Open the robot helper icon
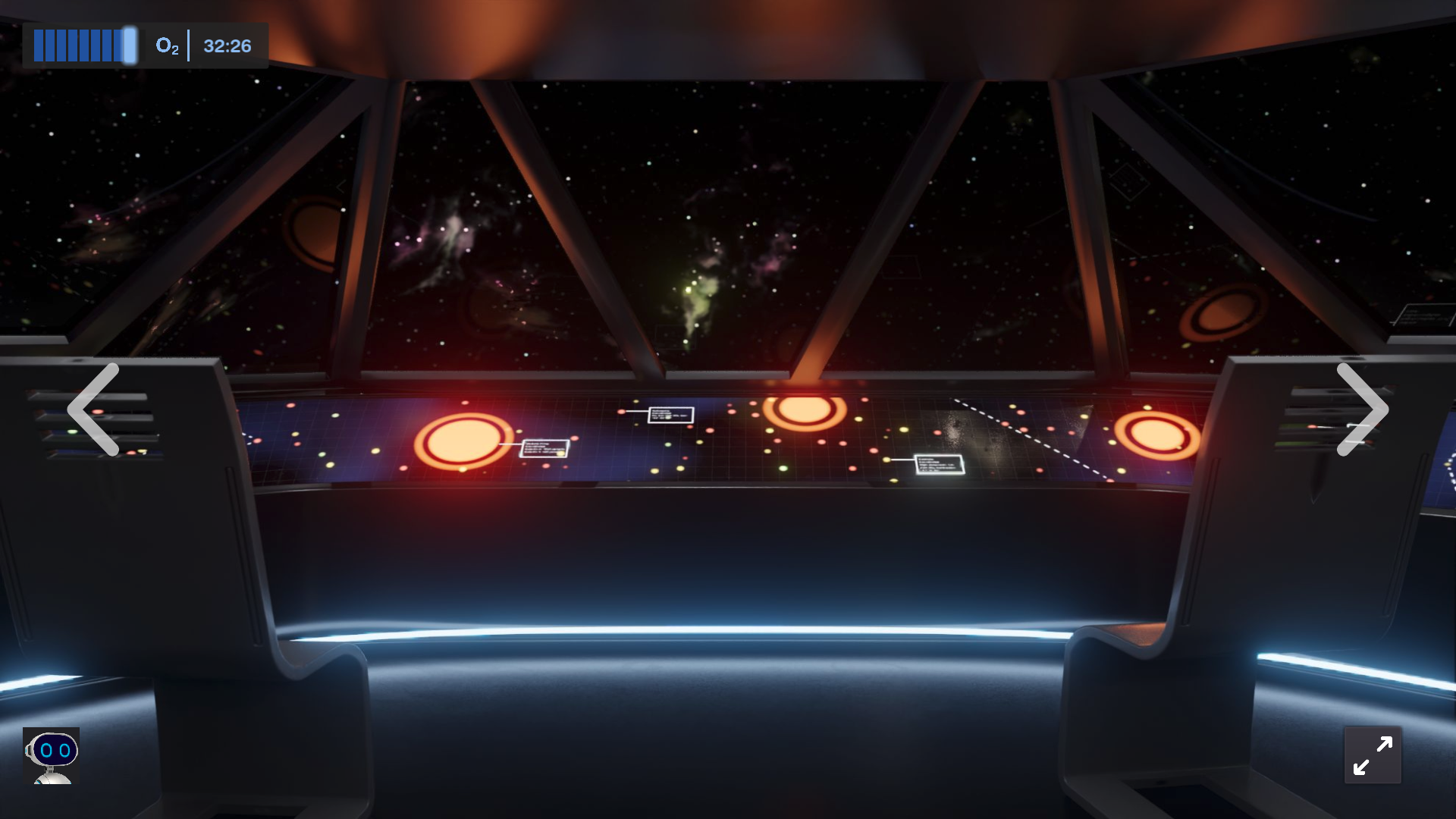 pos(52,755)
